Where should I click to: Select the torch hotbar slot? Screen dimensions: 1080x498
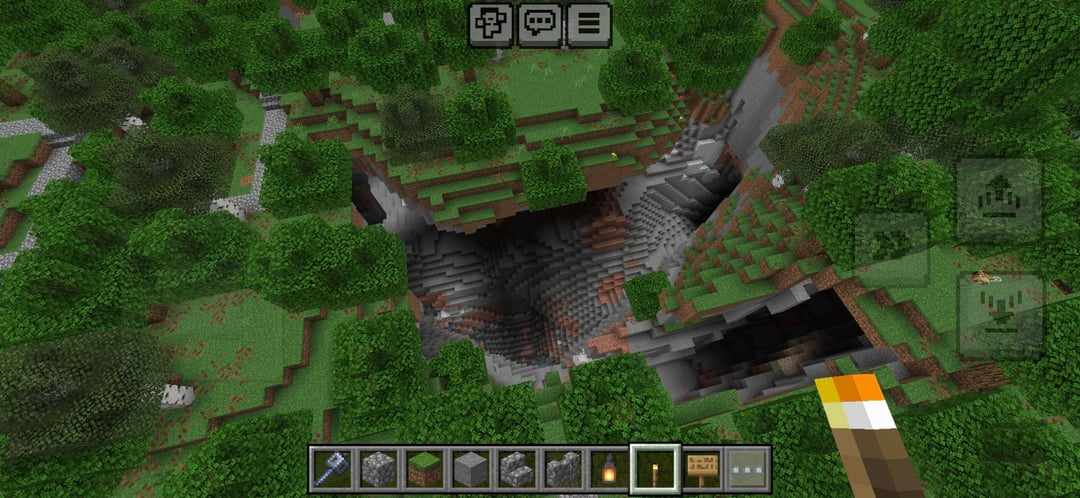[655, 468]
